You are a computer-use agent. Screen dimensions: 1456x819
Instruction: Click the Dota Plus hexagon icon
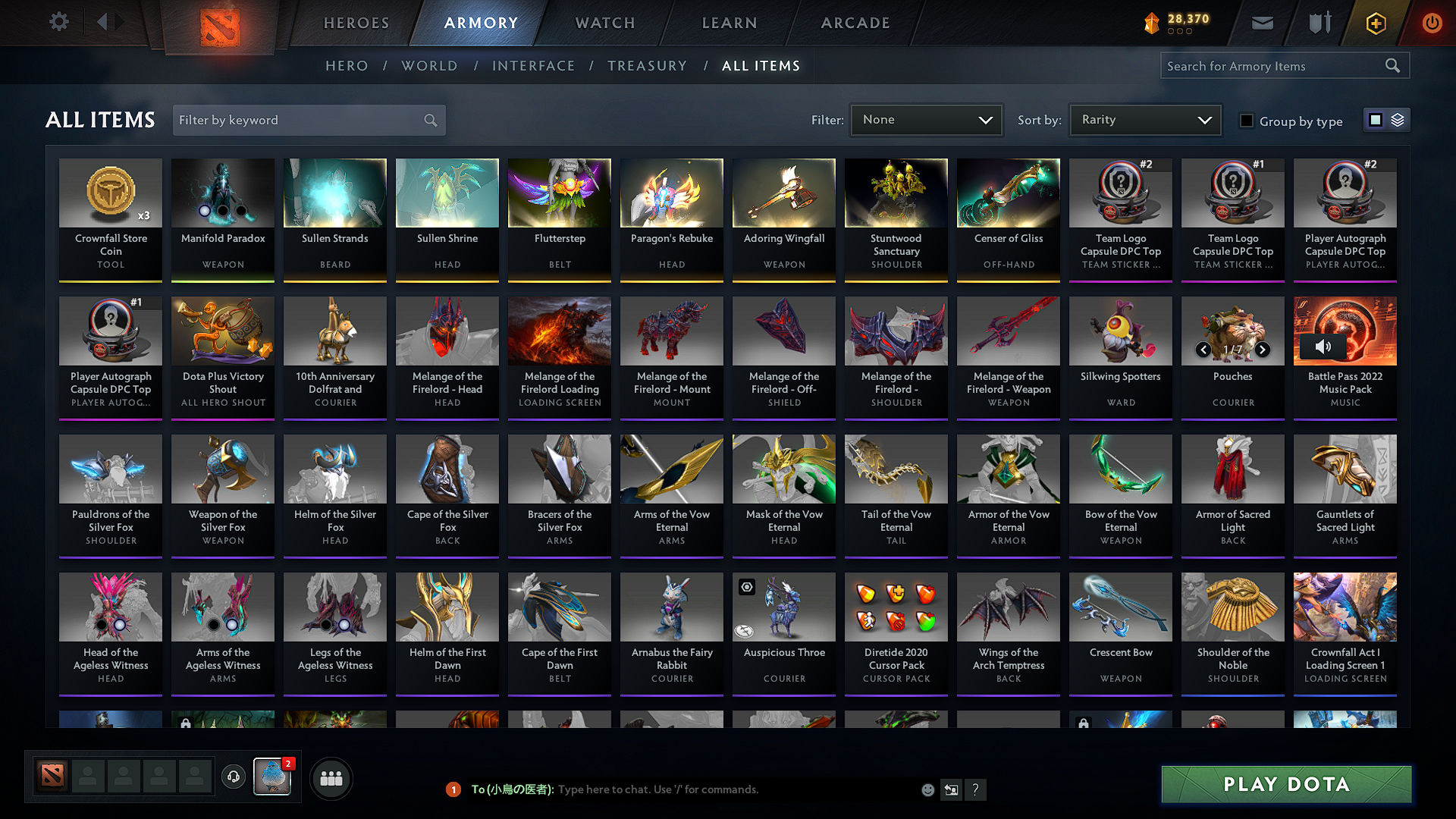[1375, 23]
